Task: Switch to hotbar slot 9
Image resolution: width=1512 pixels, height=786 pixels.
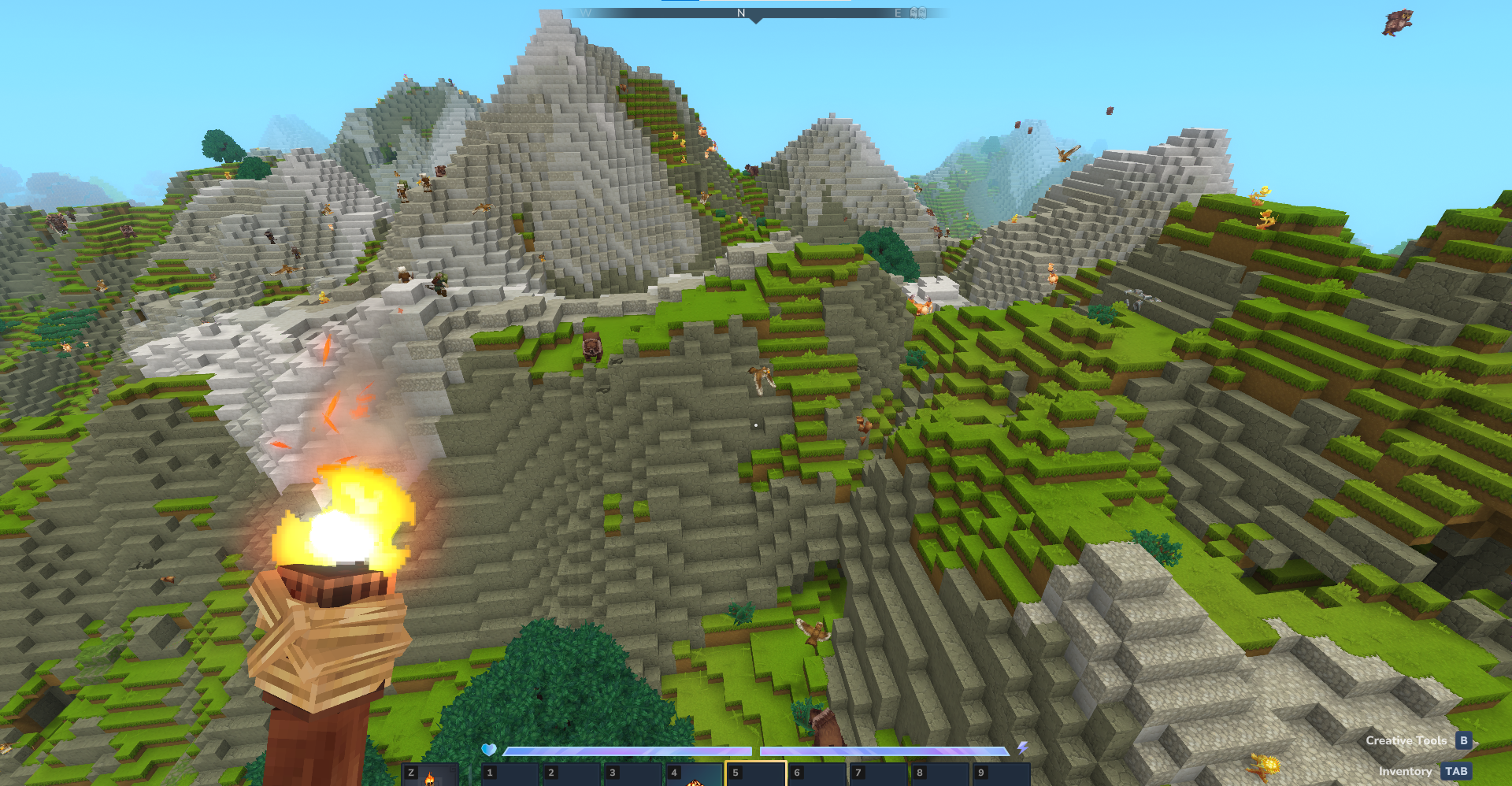Action: point(1001,775)
